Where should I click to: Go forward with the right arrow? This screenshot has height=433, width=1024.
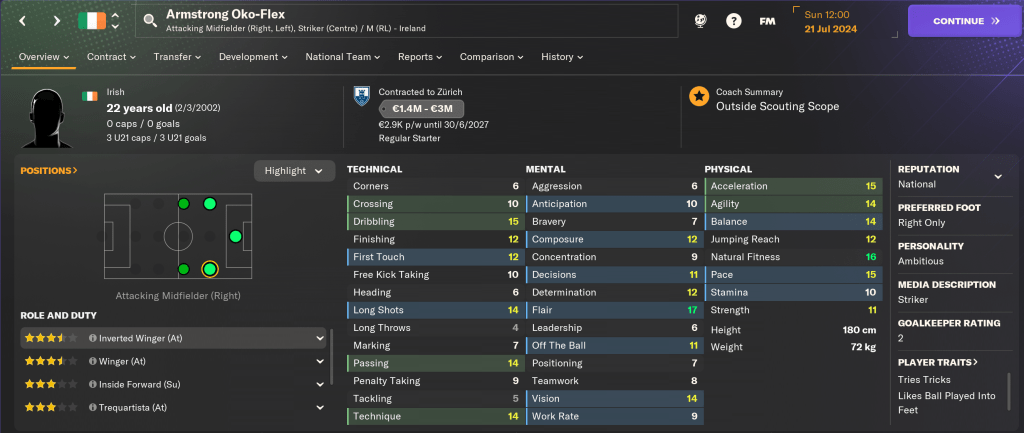click(x=56, y=20)
